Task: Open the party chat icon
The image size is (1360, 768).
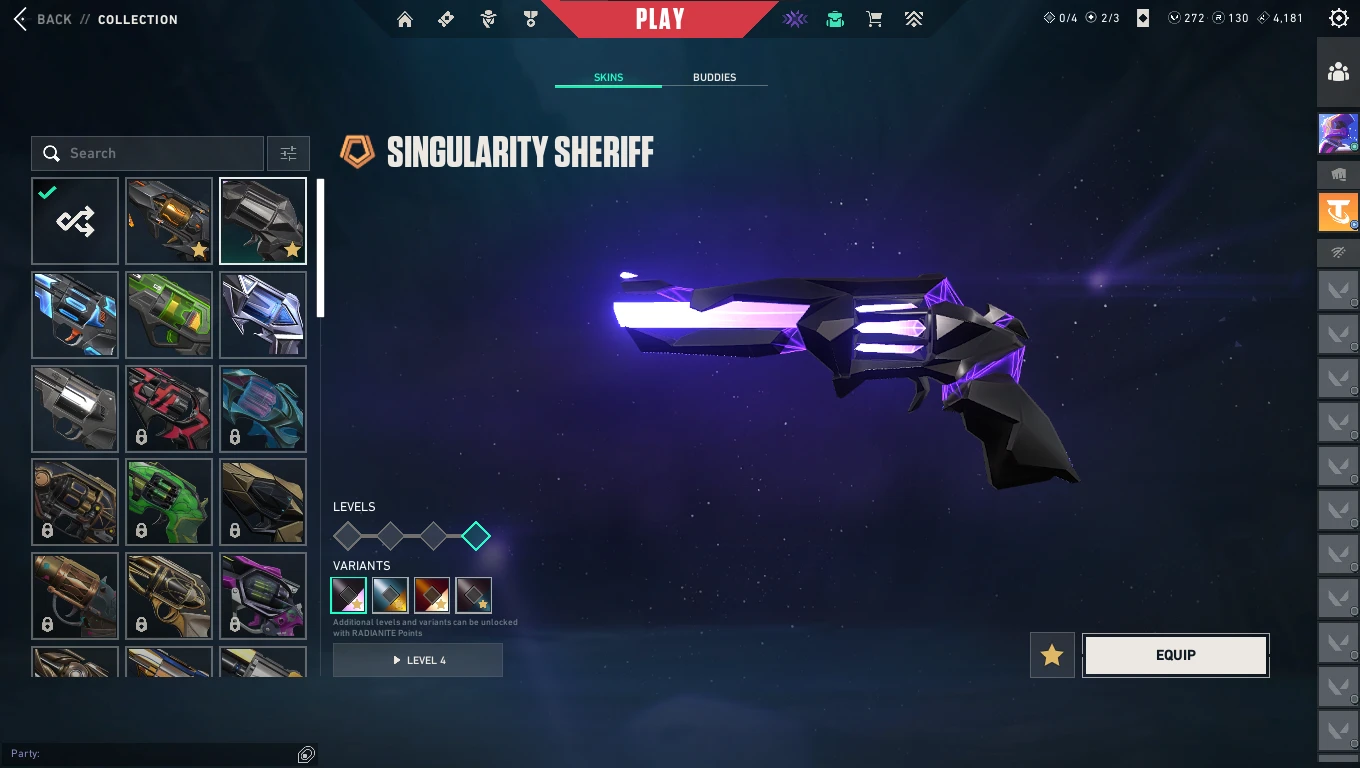Action: 306,754
